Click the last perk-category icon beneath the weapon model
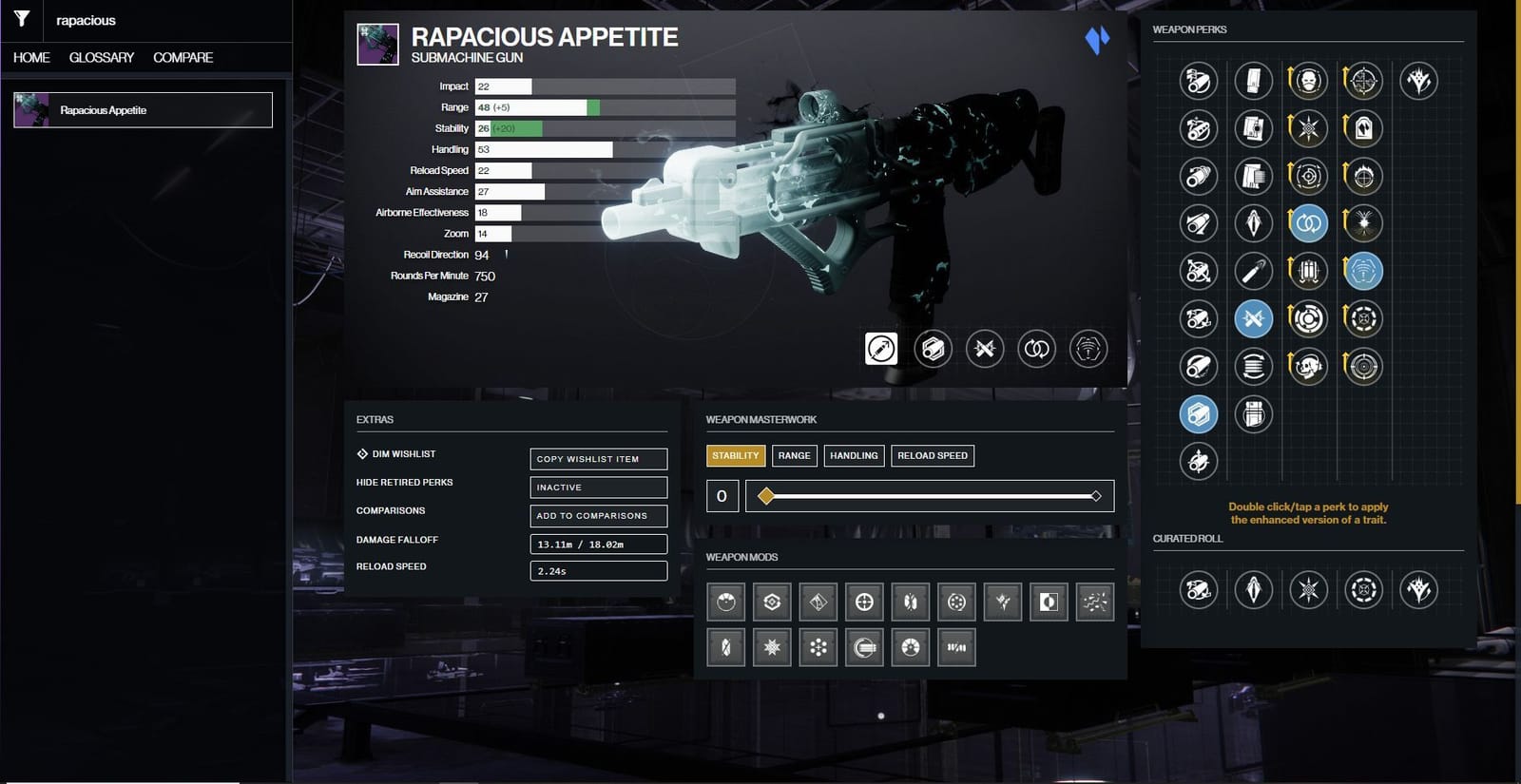Image resolution: width=1521 pixels, height=784 pixels. (x=1088, y=349)
